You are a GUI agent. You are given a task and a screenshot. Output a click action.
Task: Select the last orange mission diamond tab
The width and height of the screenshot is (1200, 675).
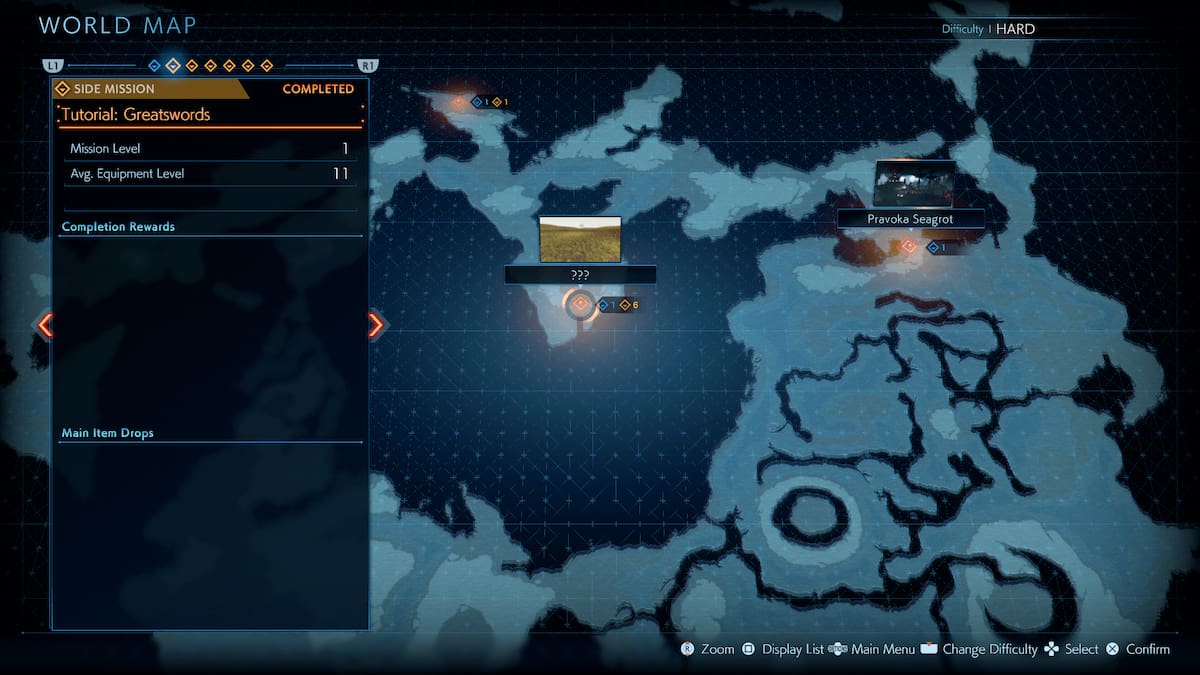[x=267, y=66]
